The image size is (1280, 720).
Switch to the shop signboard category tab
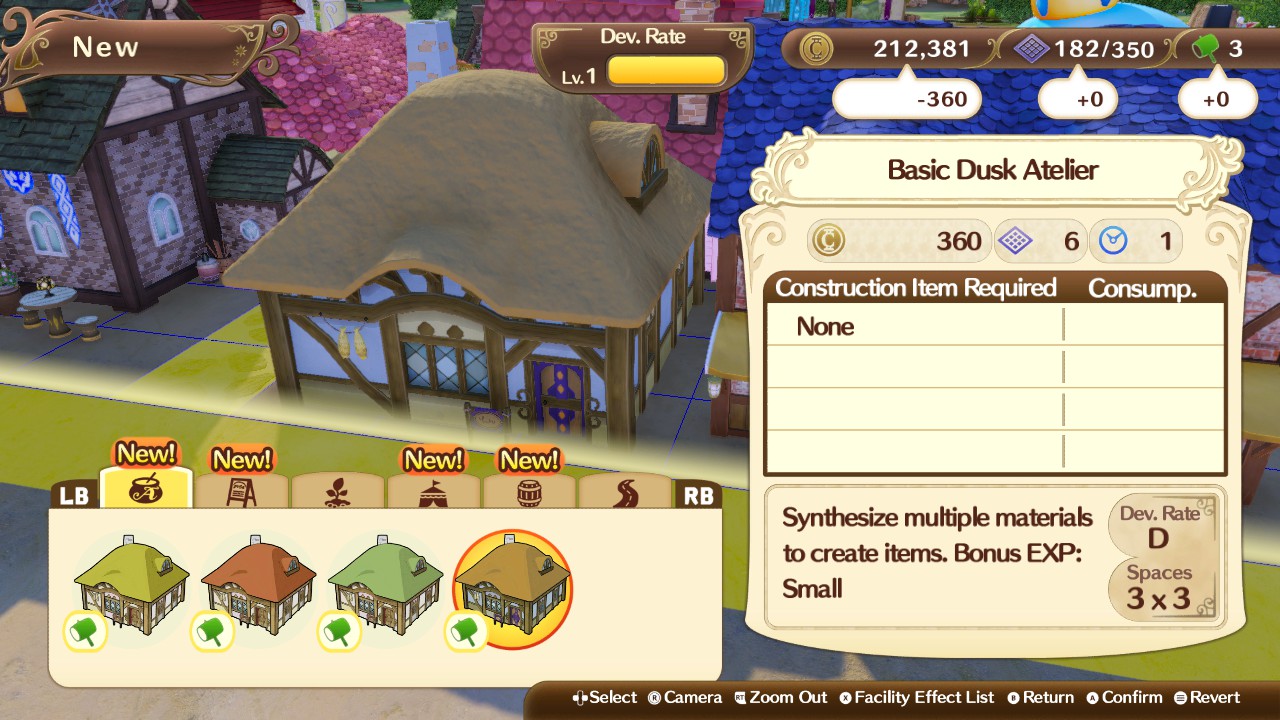point(242,492)
